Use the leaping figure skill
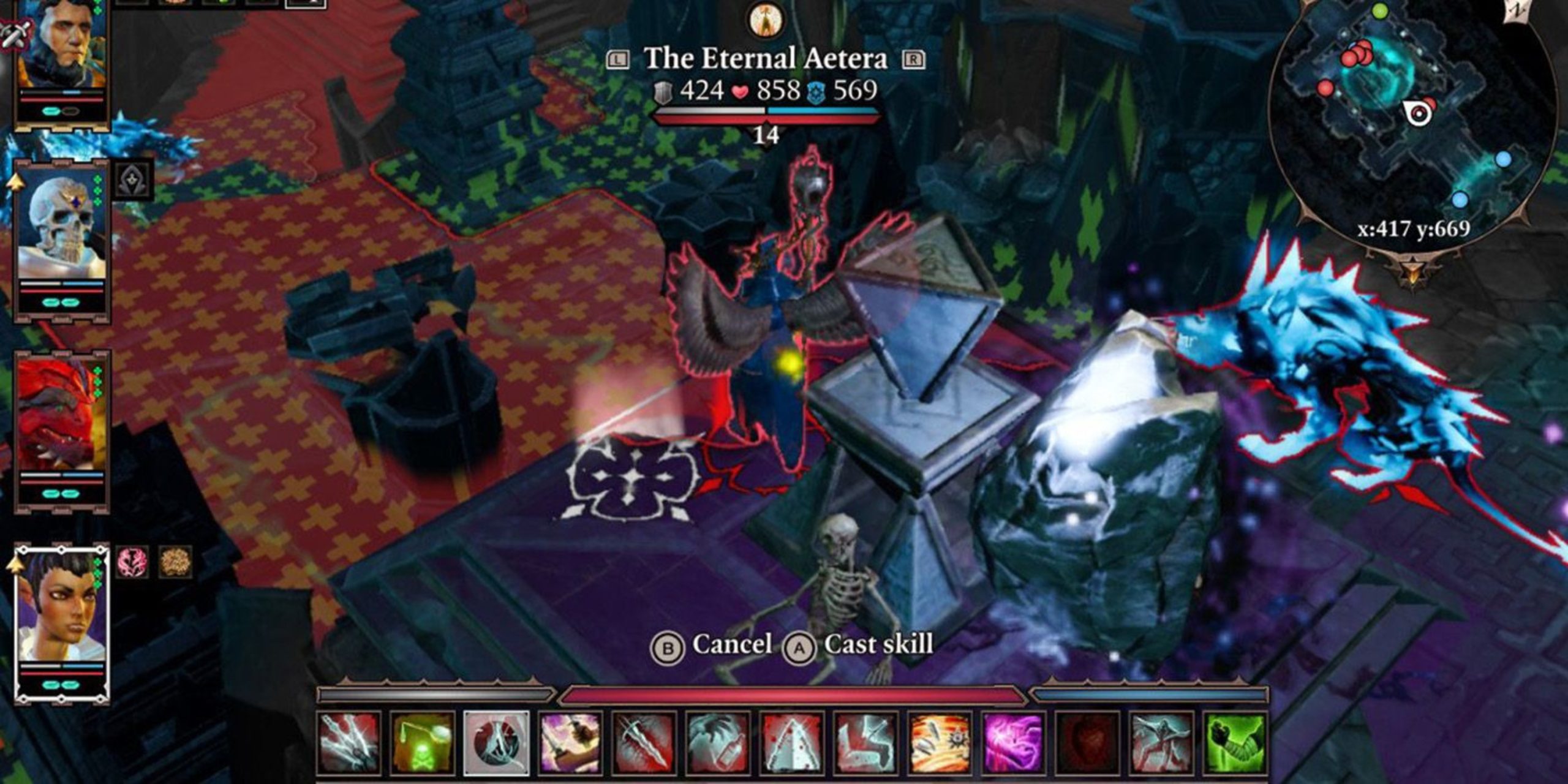This screenshot has width=1568, height=784. click(1161, 743)
